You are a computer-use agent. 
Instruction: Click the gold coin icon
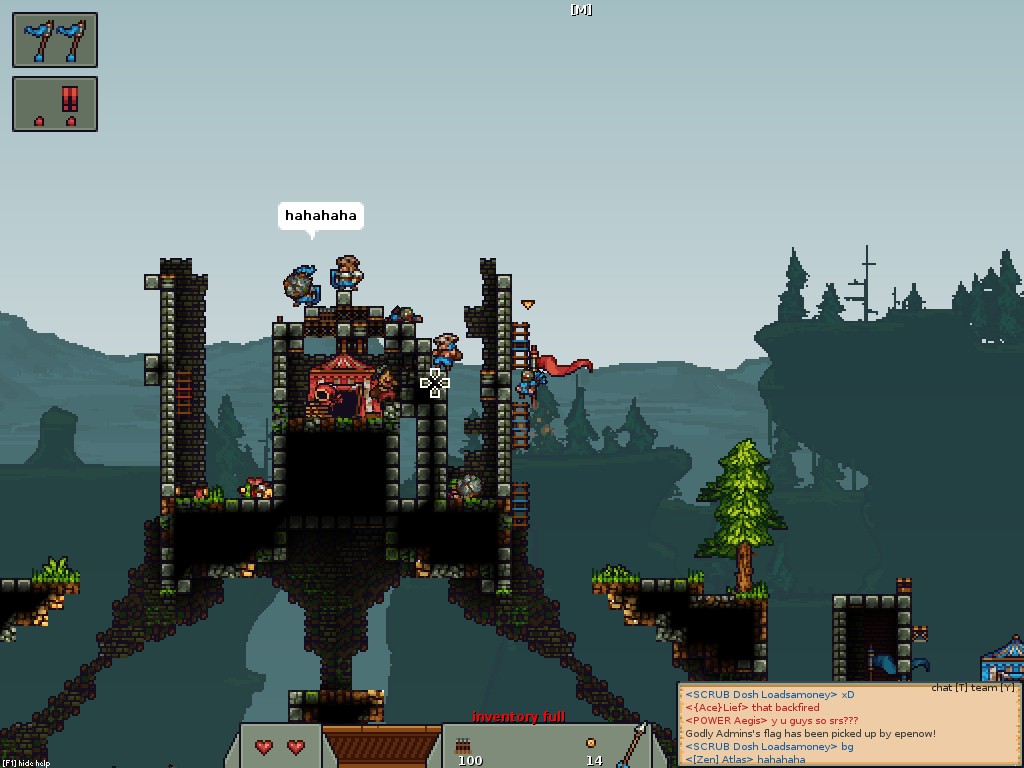[591, 743]
